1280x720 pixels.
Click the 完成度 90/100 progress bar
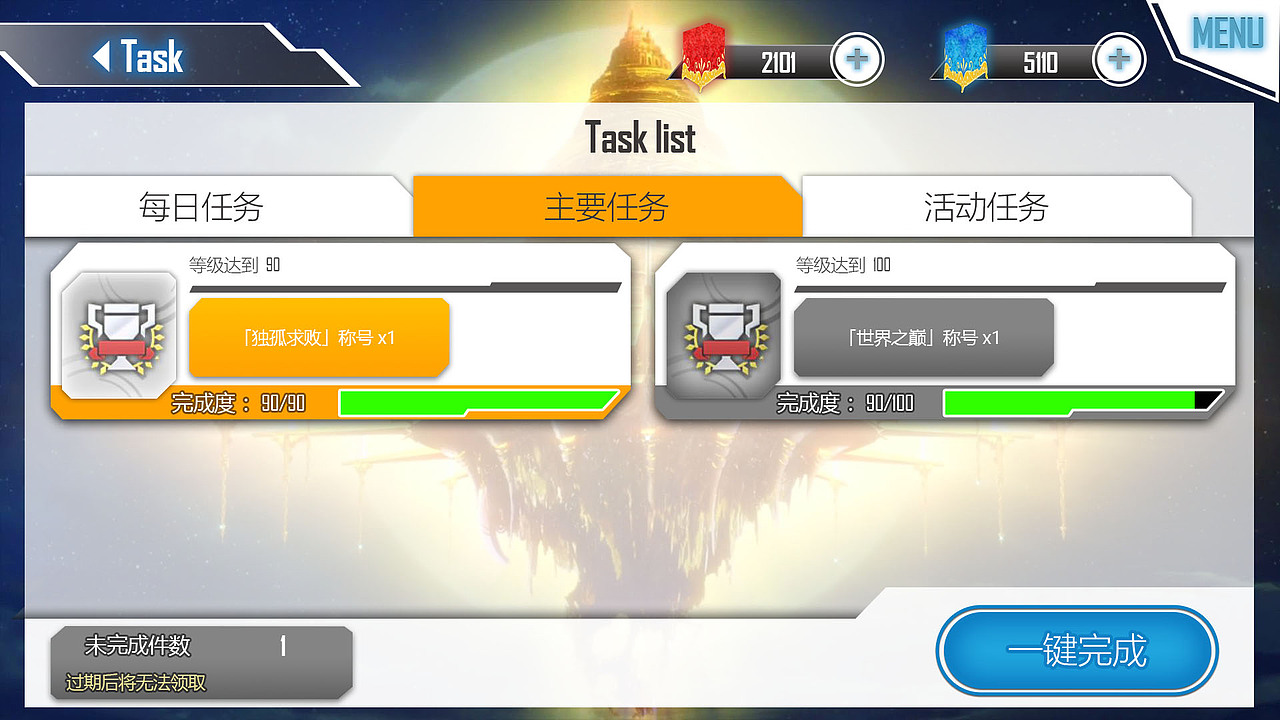coord(1078,402)
